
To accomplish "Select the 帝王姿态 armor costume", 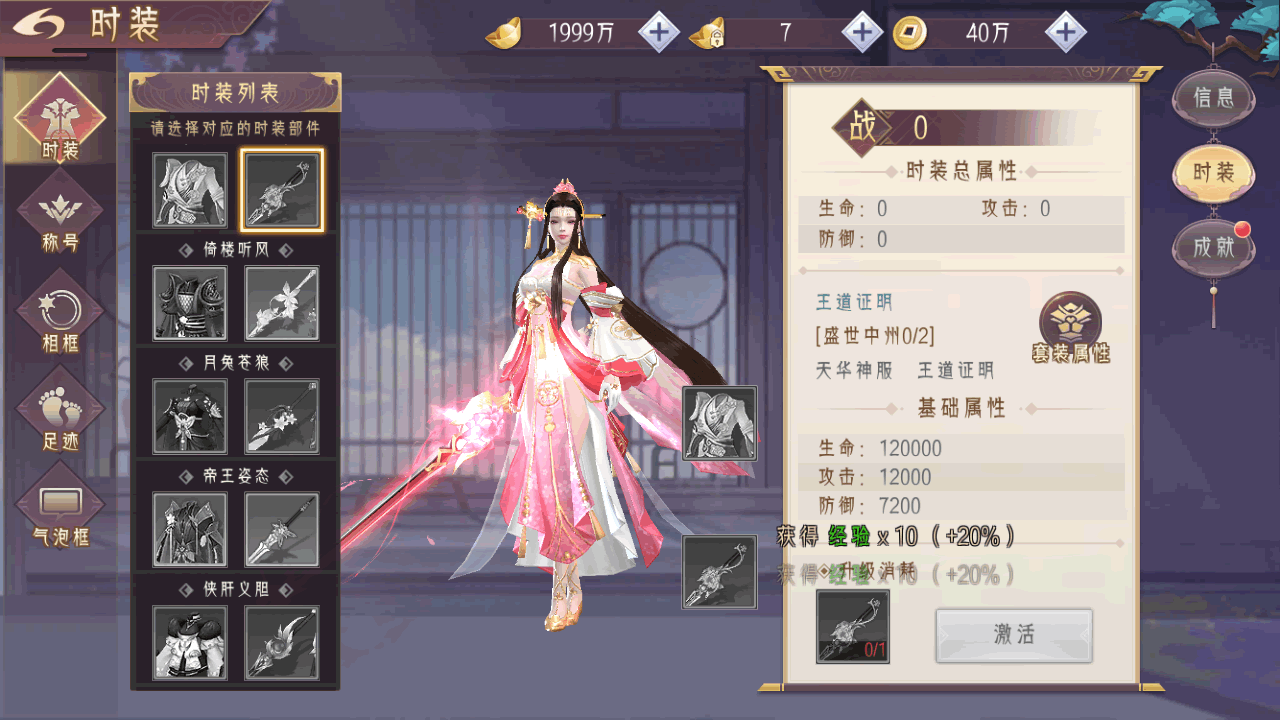I will tap(190, 529).
